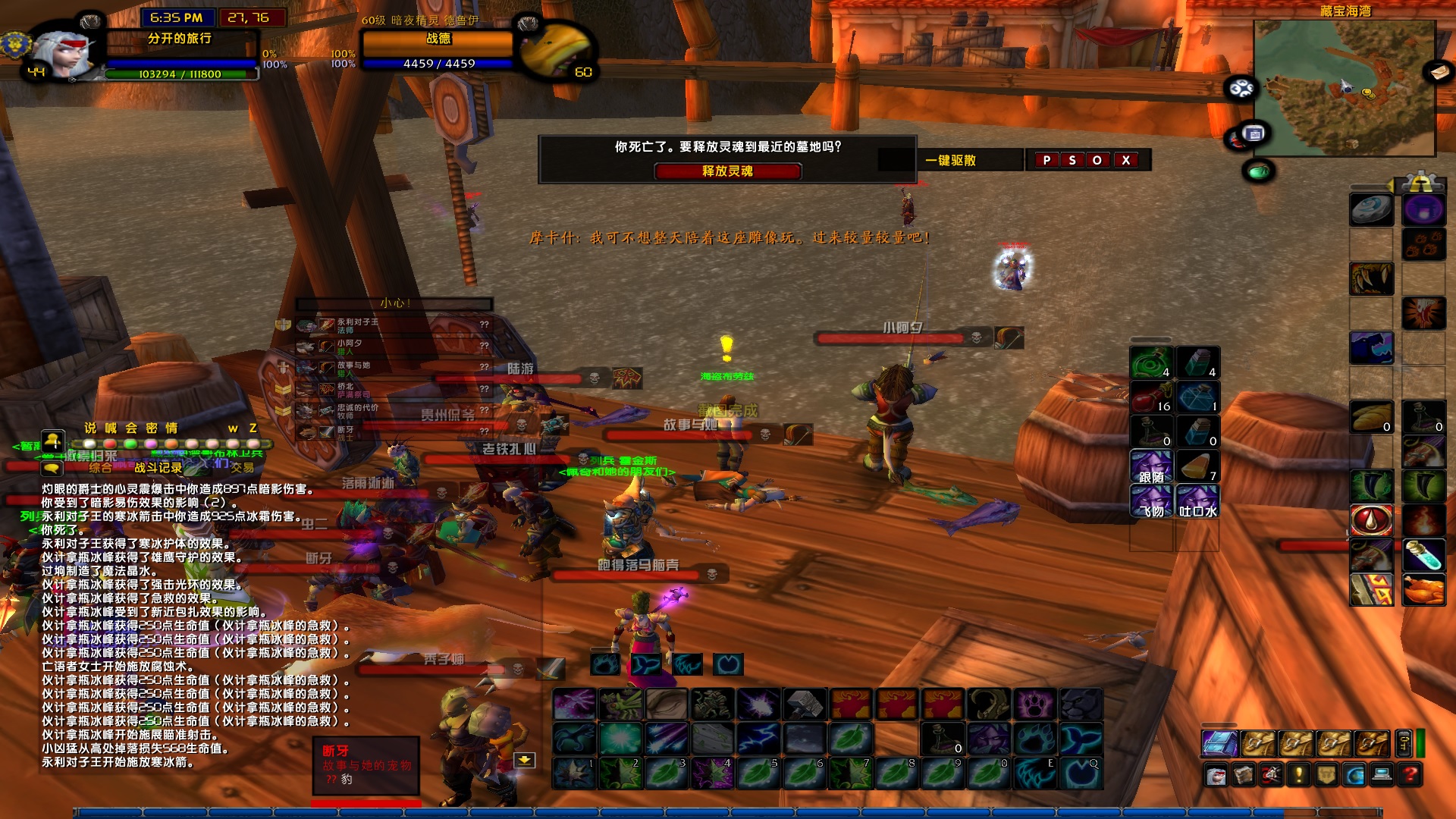Viewport: 1456px width, 819px height.
Task: Switch to the 战斗记录 combat log tab
Action: (x=158, y=468)
